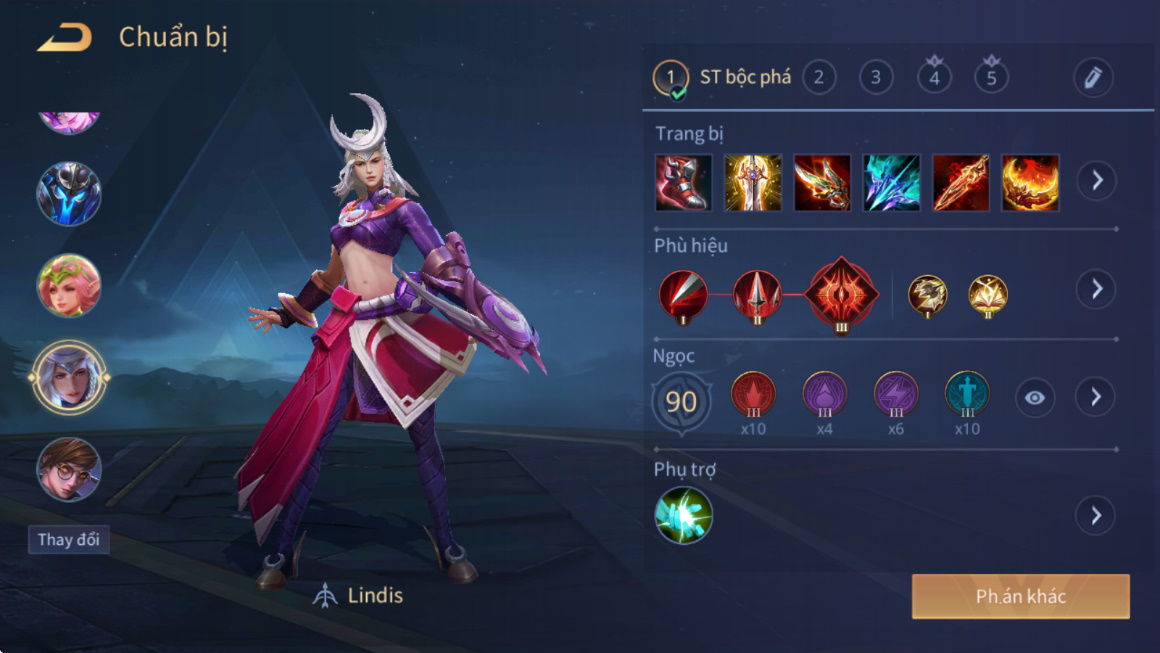1160x653 pixels.
Task: Click the Phán khác button
Action: [x=1020, y=597]
